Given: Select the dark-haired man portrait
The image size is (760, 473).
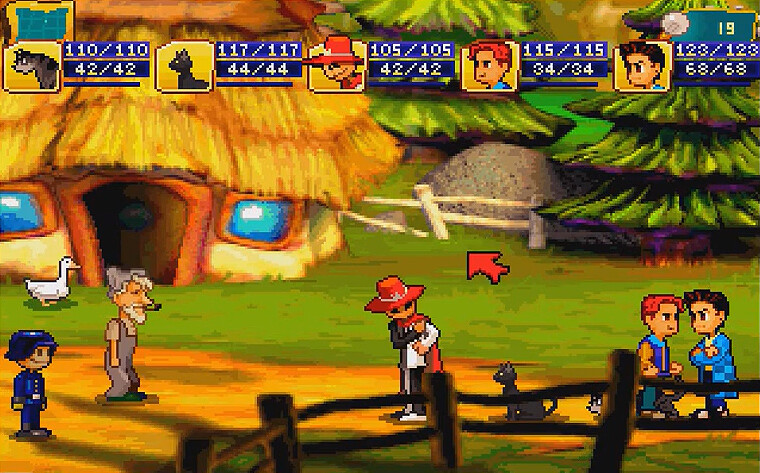Looking at the screenshot, I should tap(642, 67).
